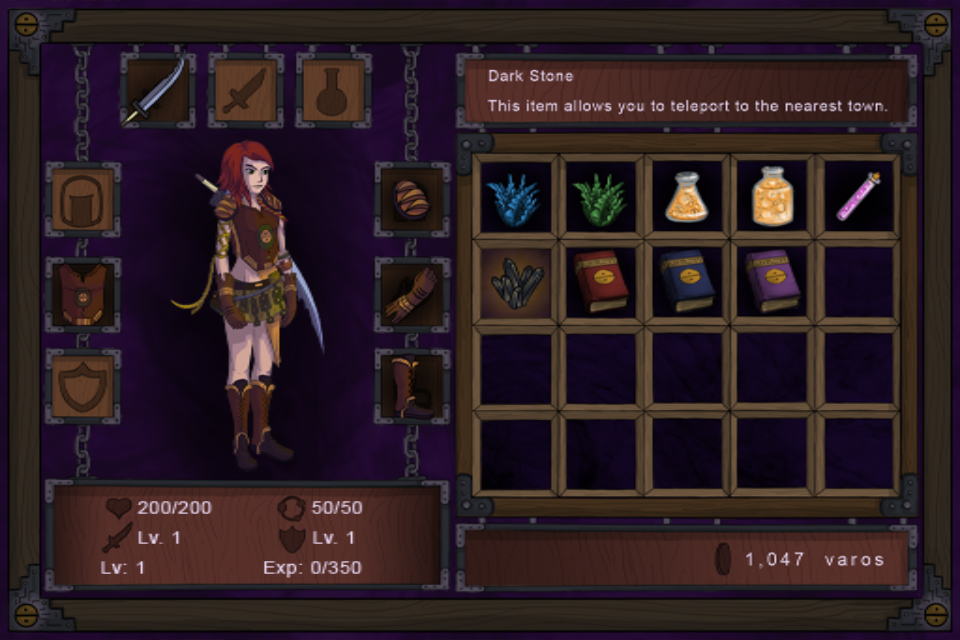Select the equipped curved blade weapon slot
The height and width of the screenshot is (640, 960).
click(158, 91)
